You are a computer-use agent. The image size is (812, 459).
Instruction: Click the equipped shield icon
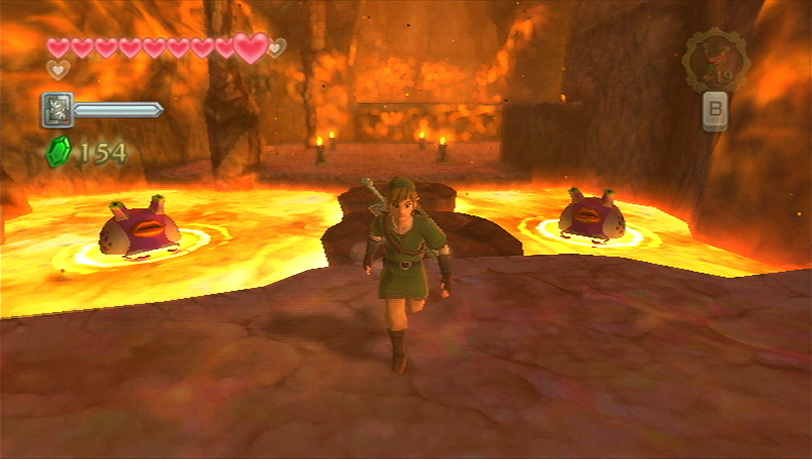pos(57,109)
